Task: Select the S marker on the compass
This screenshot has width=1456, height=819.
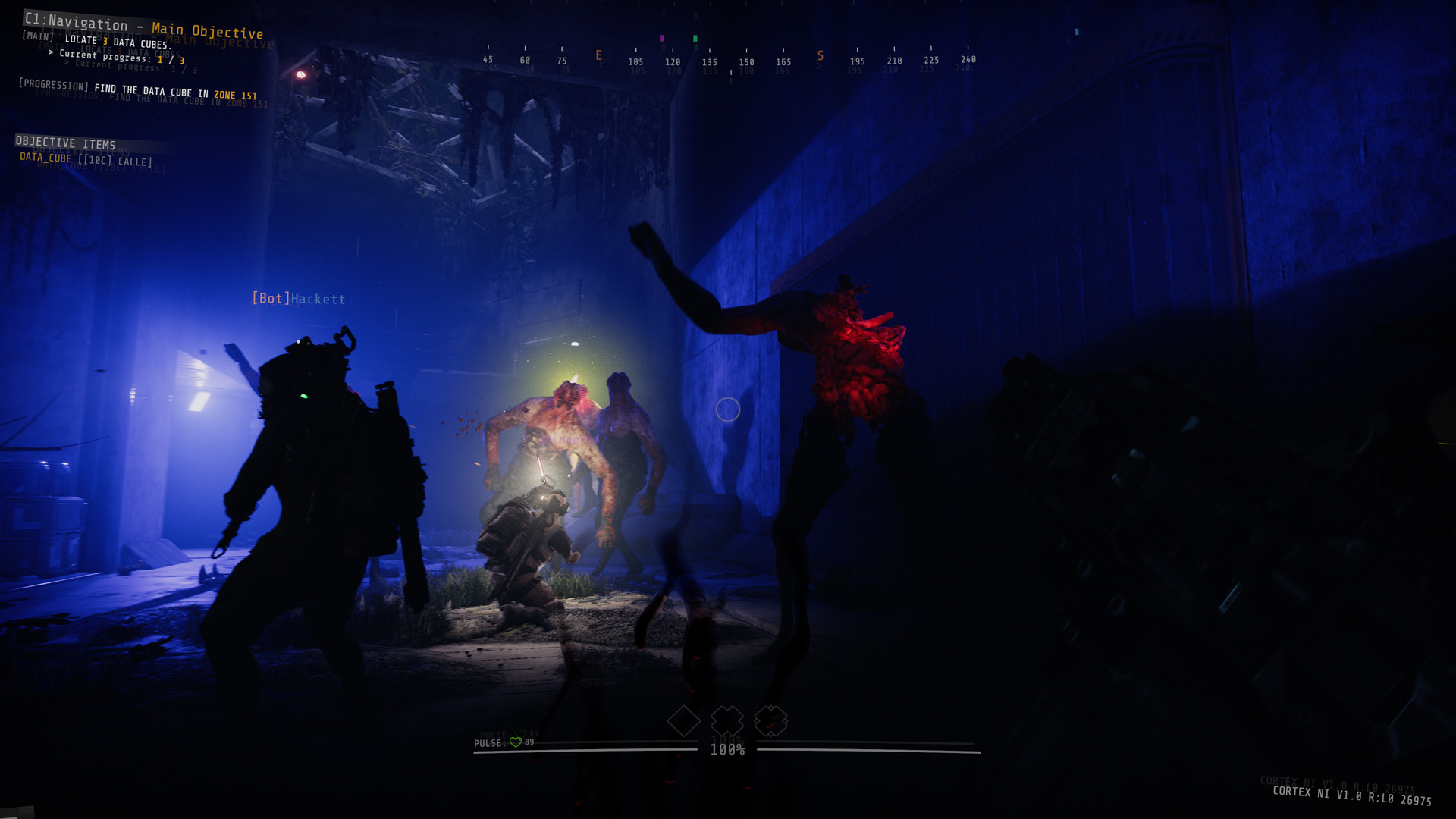Action: pos(820,55)
